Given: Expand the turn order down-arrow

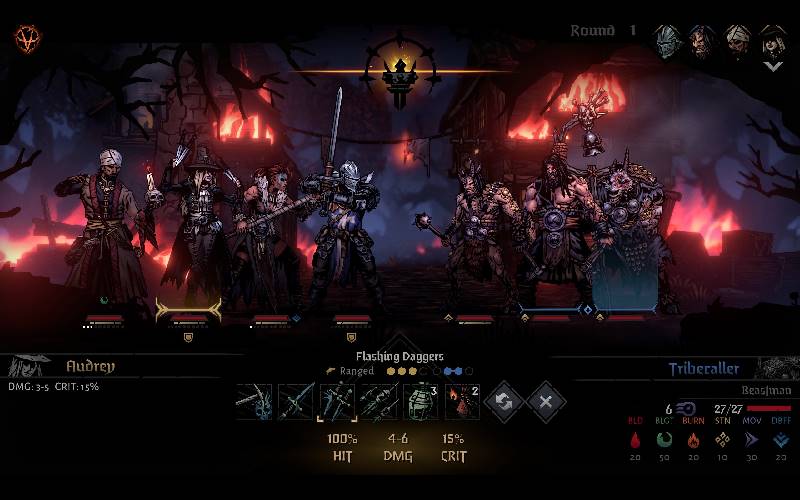Looking at the screenshot, I should pos(772,66).
